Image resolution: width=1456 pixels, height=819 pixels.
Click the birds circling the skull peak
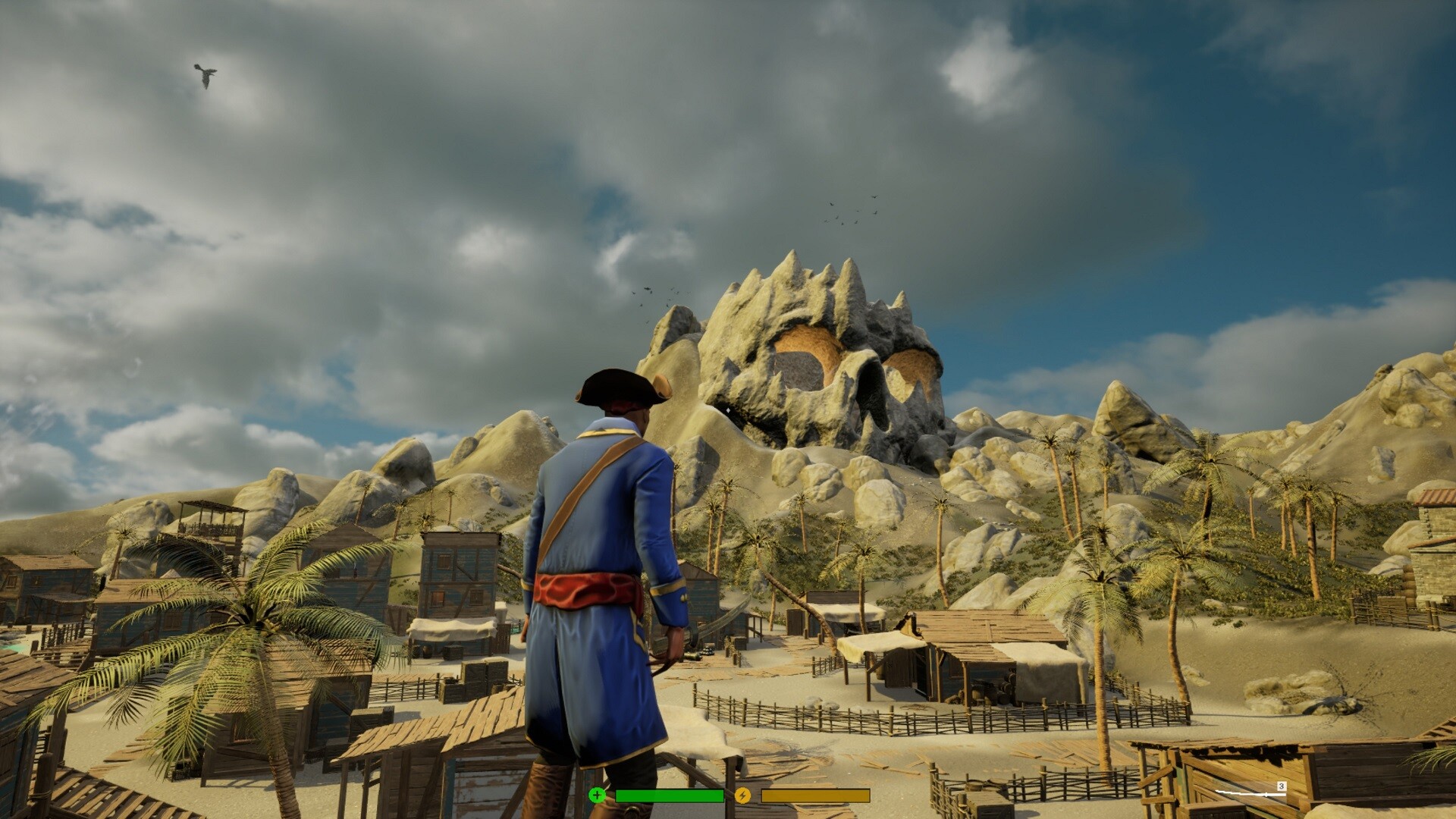(x=849, y=212)
